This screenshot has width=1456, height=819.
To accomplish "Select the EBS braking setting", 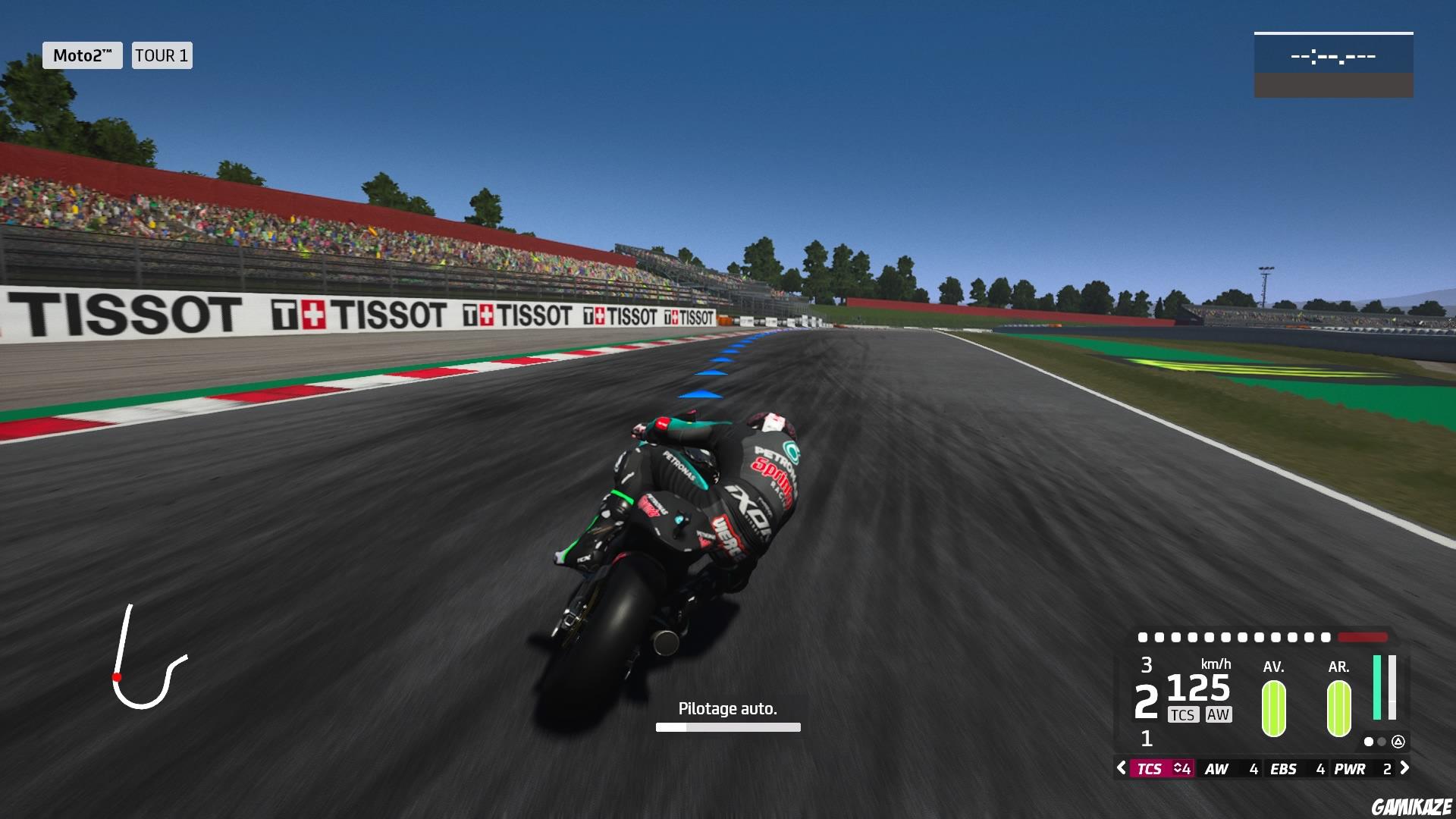I will click(1284, 769).
